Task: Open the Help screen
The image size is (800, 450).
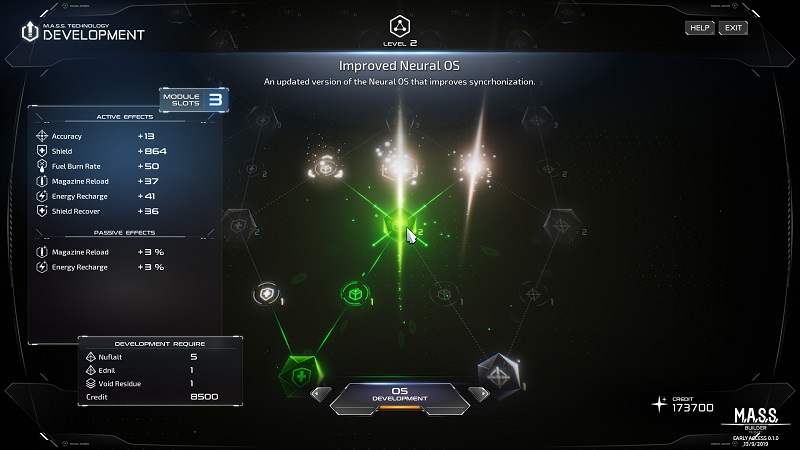Action: click(700, 27)
